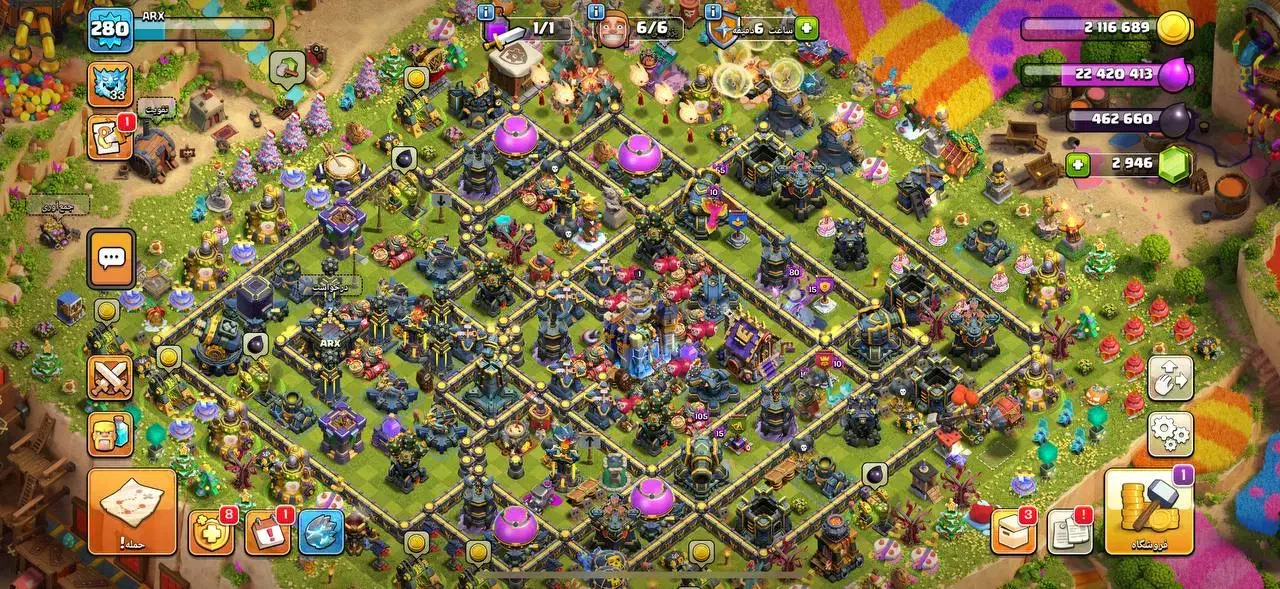
Task: Open the gold badge button showing 8 notifications
Action: coord(211,533)
